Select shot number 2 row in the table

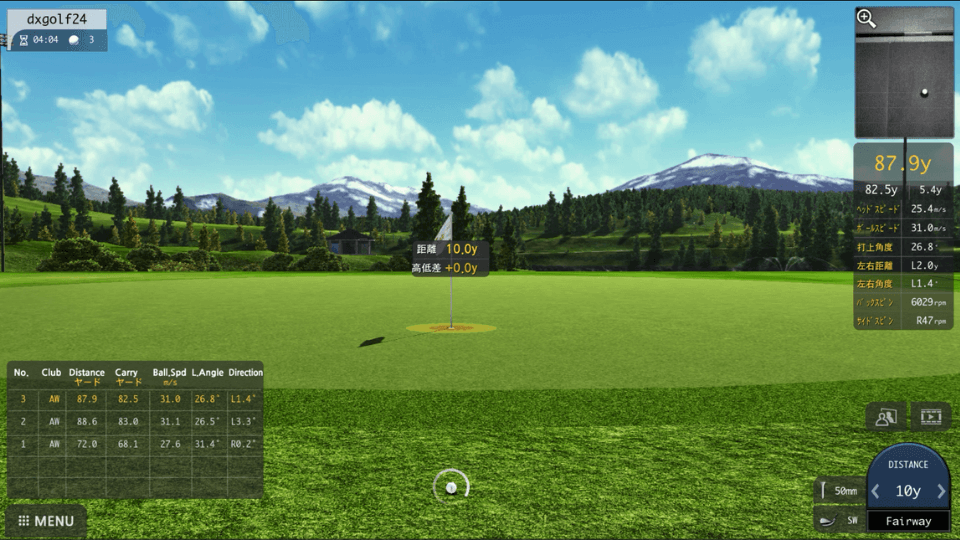(135, 421)
